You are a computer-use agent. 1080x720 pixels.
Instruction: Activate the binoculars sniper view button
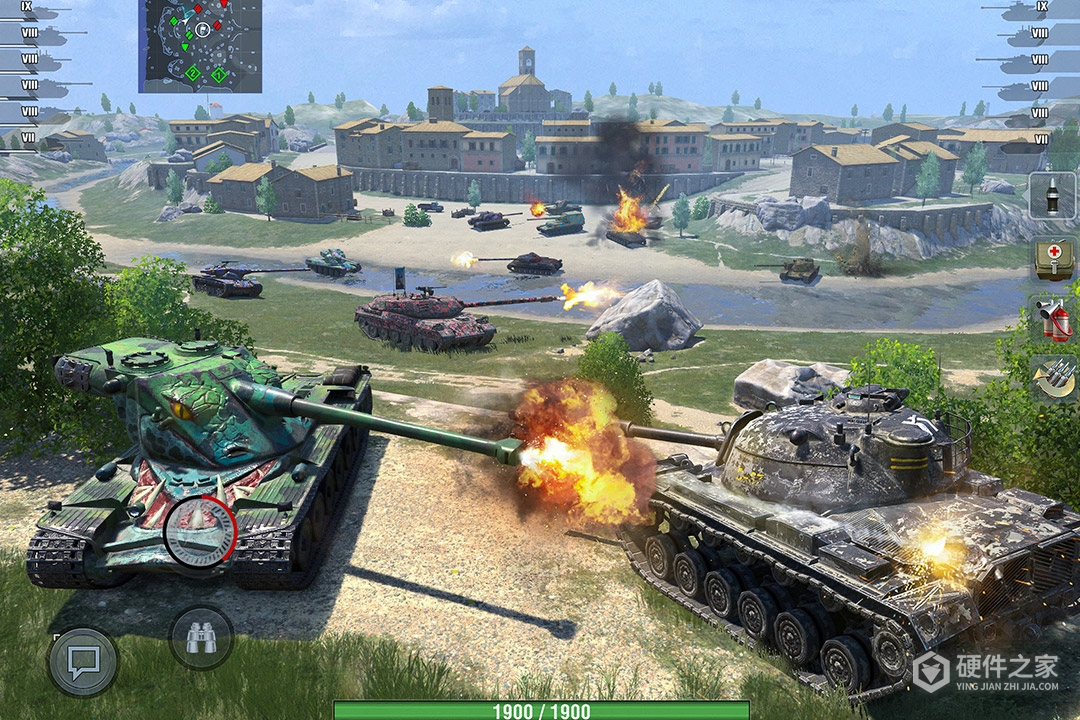[201, 637]
